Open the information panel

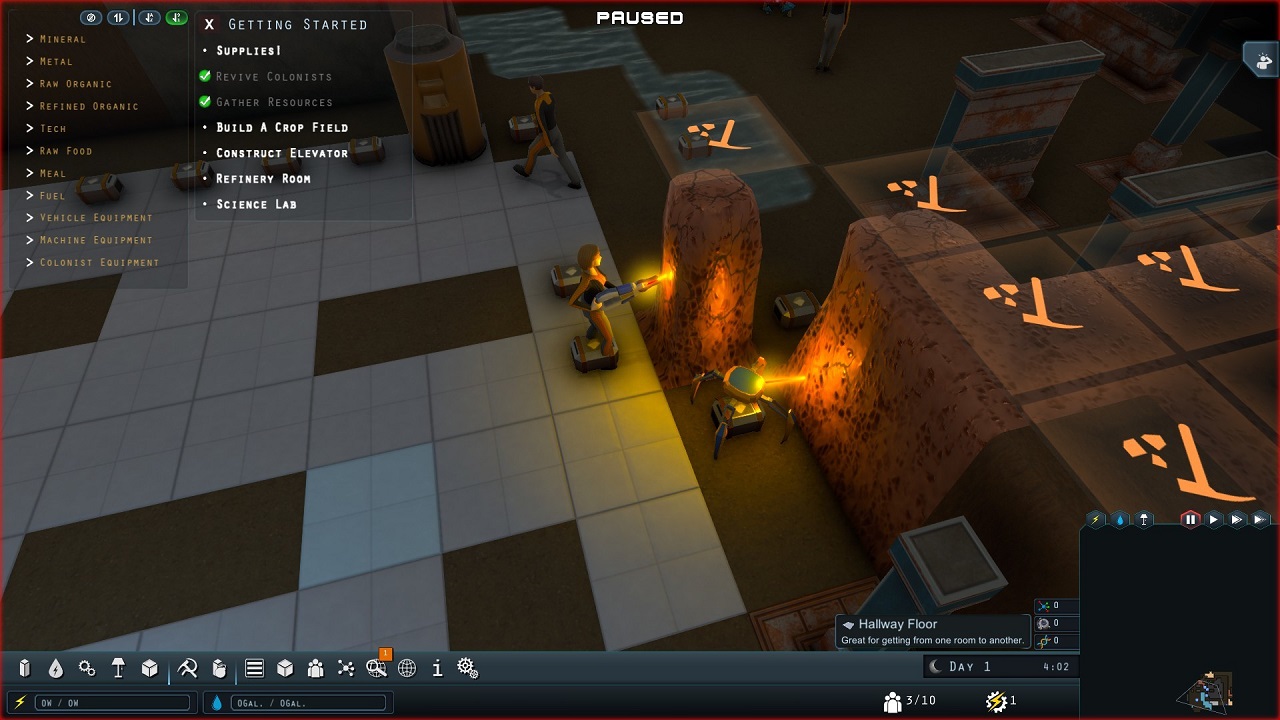[x=437, y=668]
